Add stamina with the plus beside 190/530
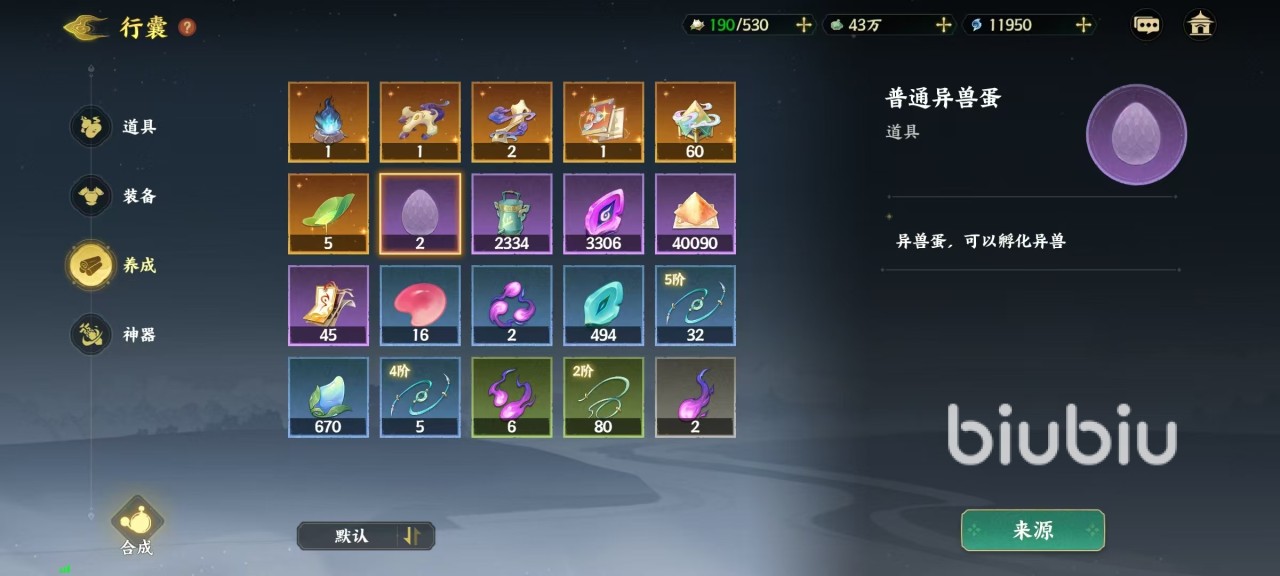 tap(803, 25)
